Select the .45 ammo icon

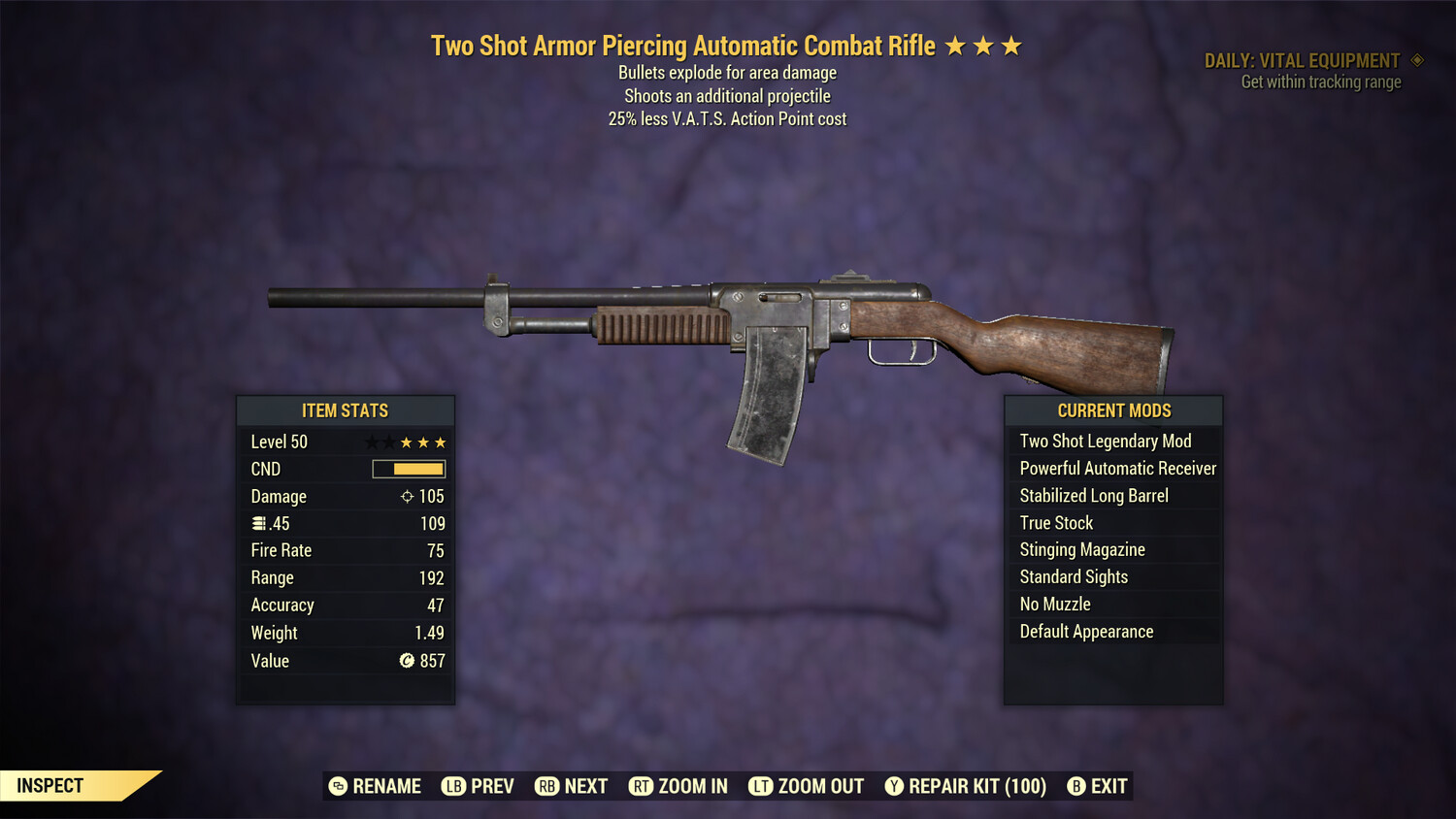pos(258,523)
